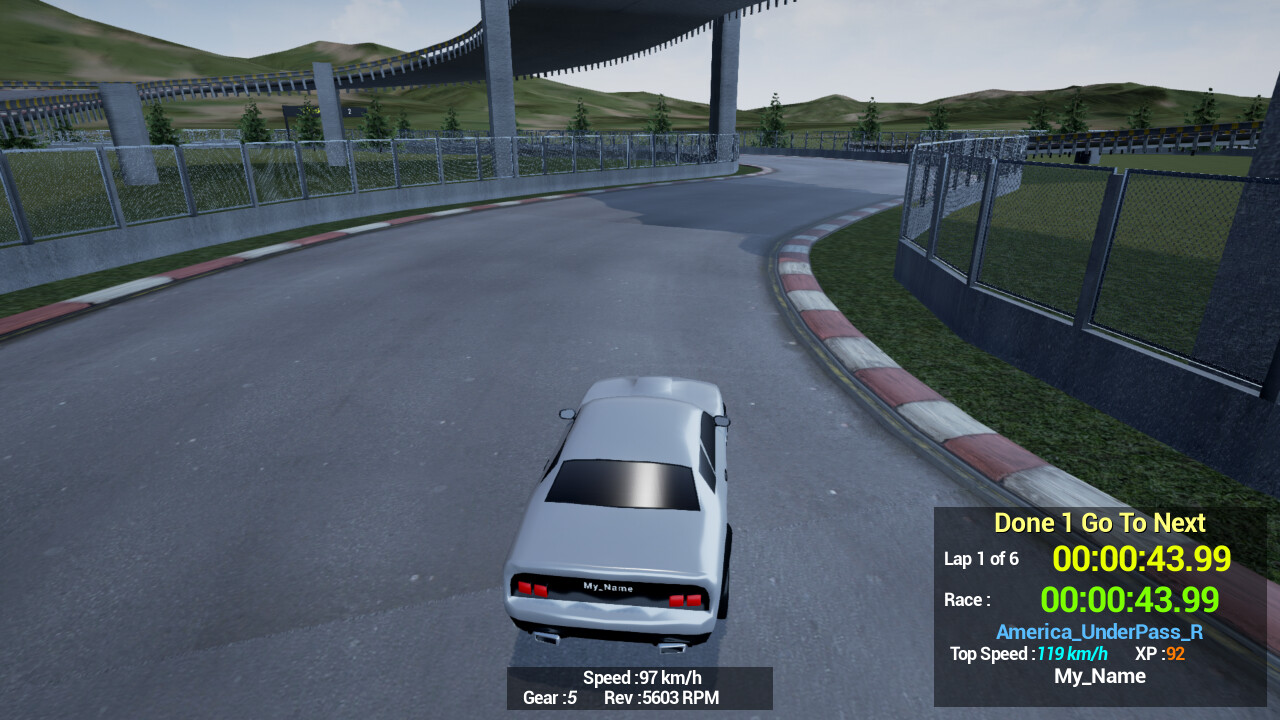Click the Speed 97 km/h readout
Viewport: 1280px width, 720px height.
tap(640, 677)
